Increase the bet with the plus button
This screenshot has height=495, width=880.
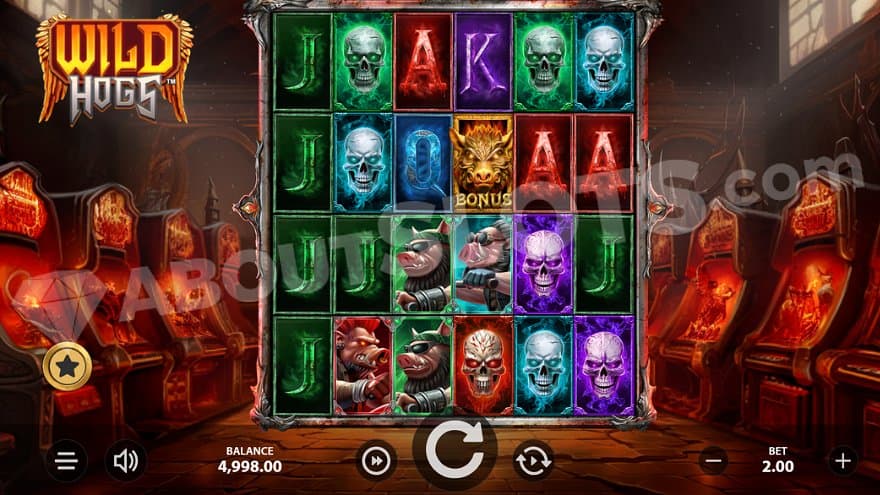843,461
